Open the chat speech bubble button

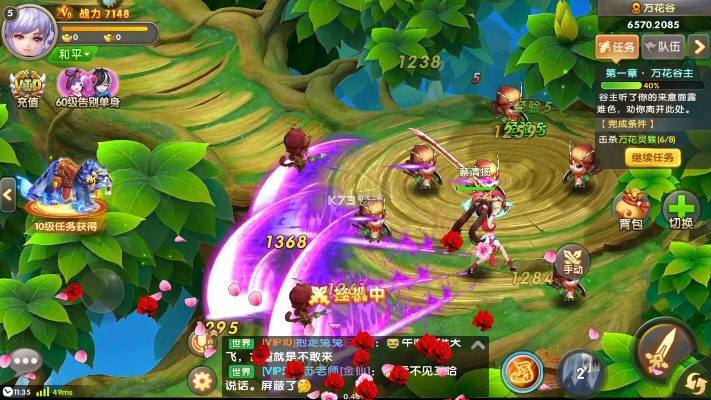pos(24,361)
